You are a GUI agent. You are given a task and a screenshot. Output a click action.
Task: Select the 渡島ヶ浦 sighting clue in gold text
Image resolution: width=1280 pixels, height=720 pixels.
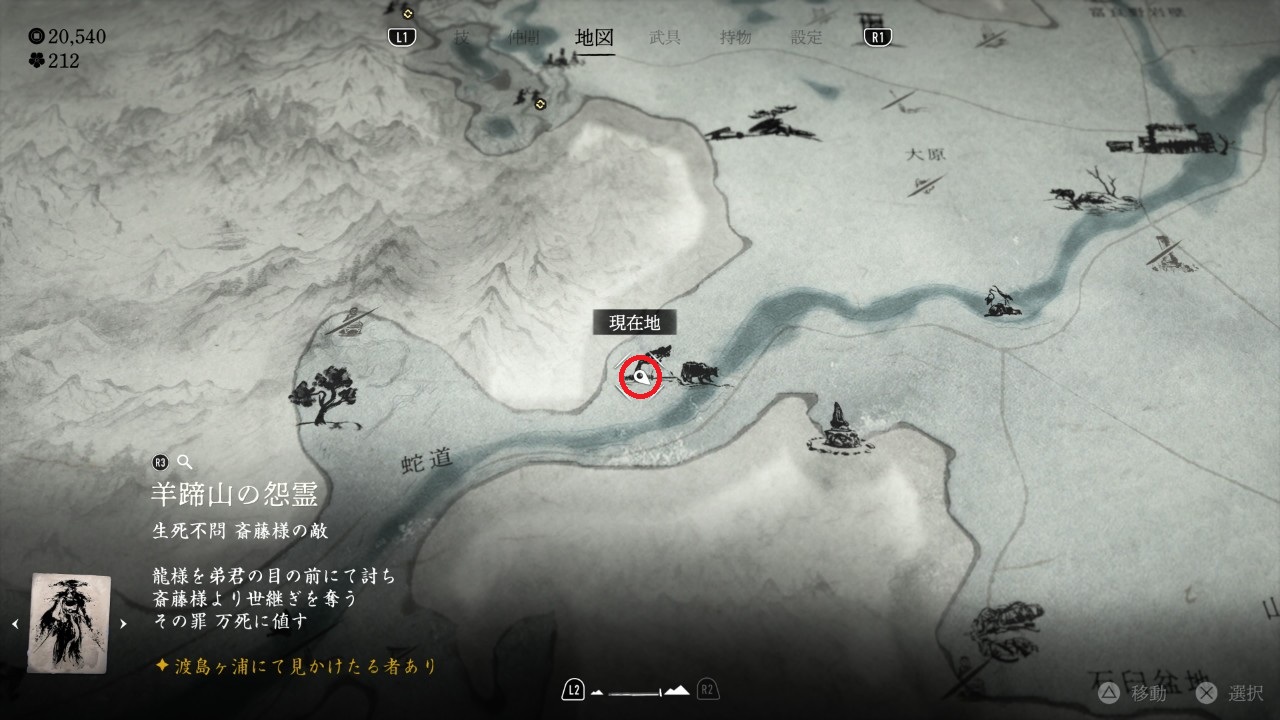296,665
